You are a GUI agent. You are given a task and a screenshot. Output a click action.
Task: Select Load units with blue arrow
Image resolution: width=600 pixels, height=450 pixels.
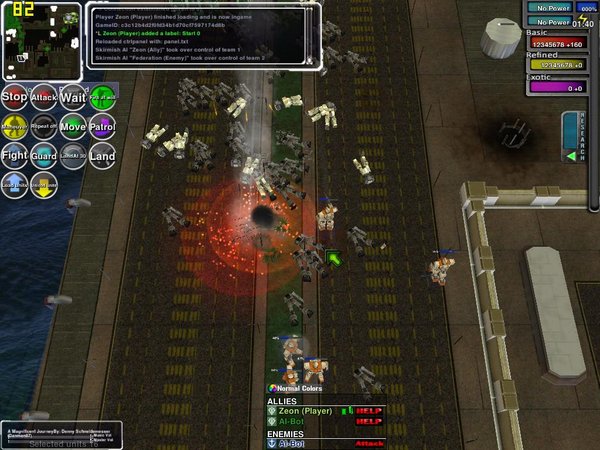14,185
